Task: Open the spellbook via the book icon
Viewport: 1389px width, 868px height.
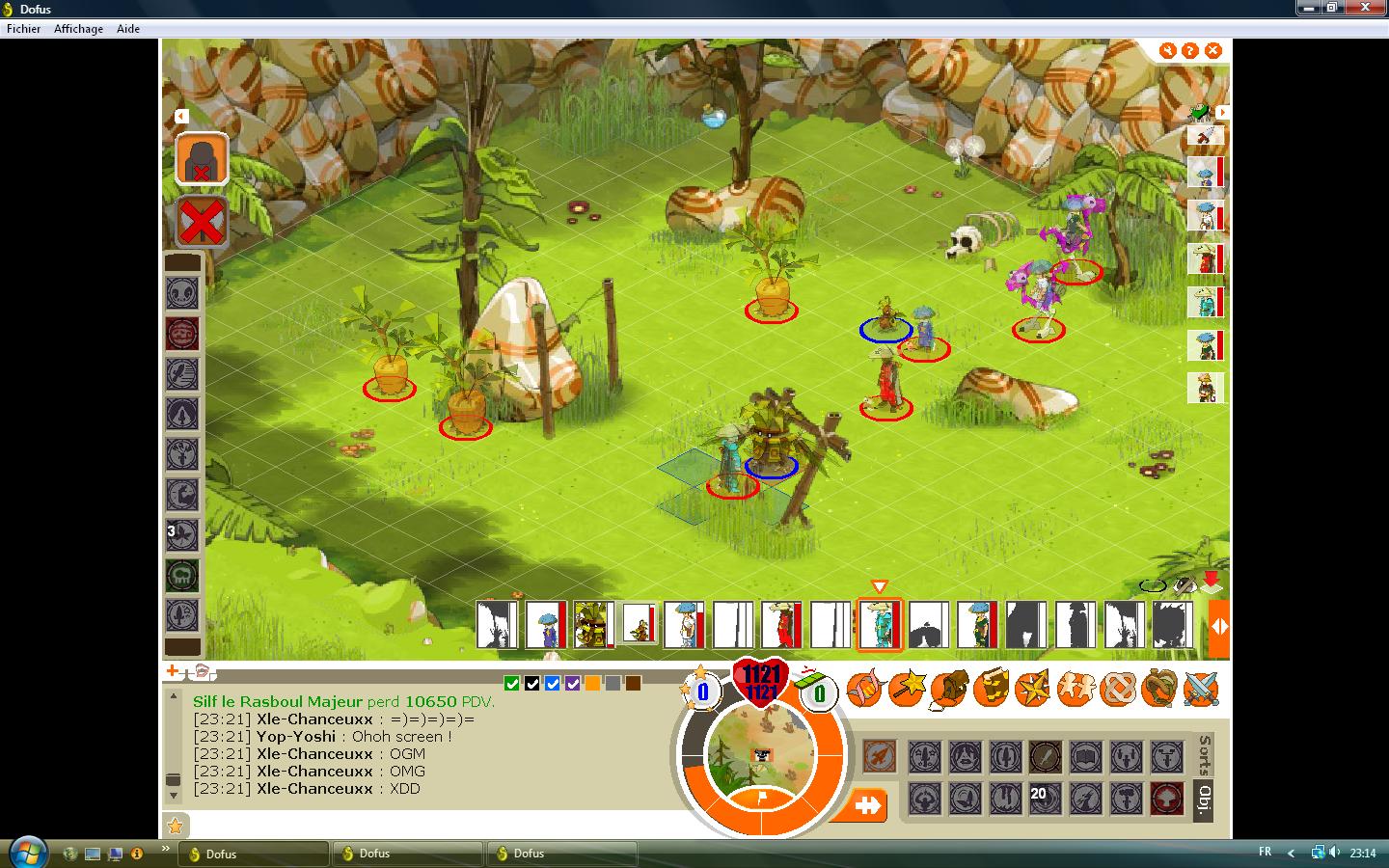Action: tap(992, 689)
